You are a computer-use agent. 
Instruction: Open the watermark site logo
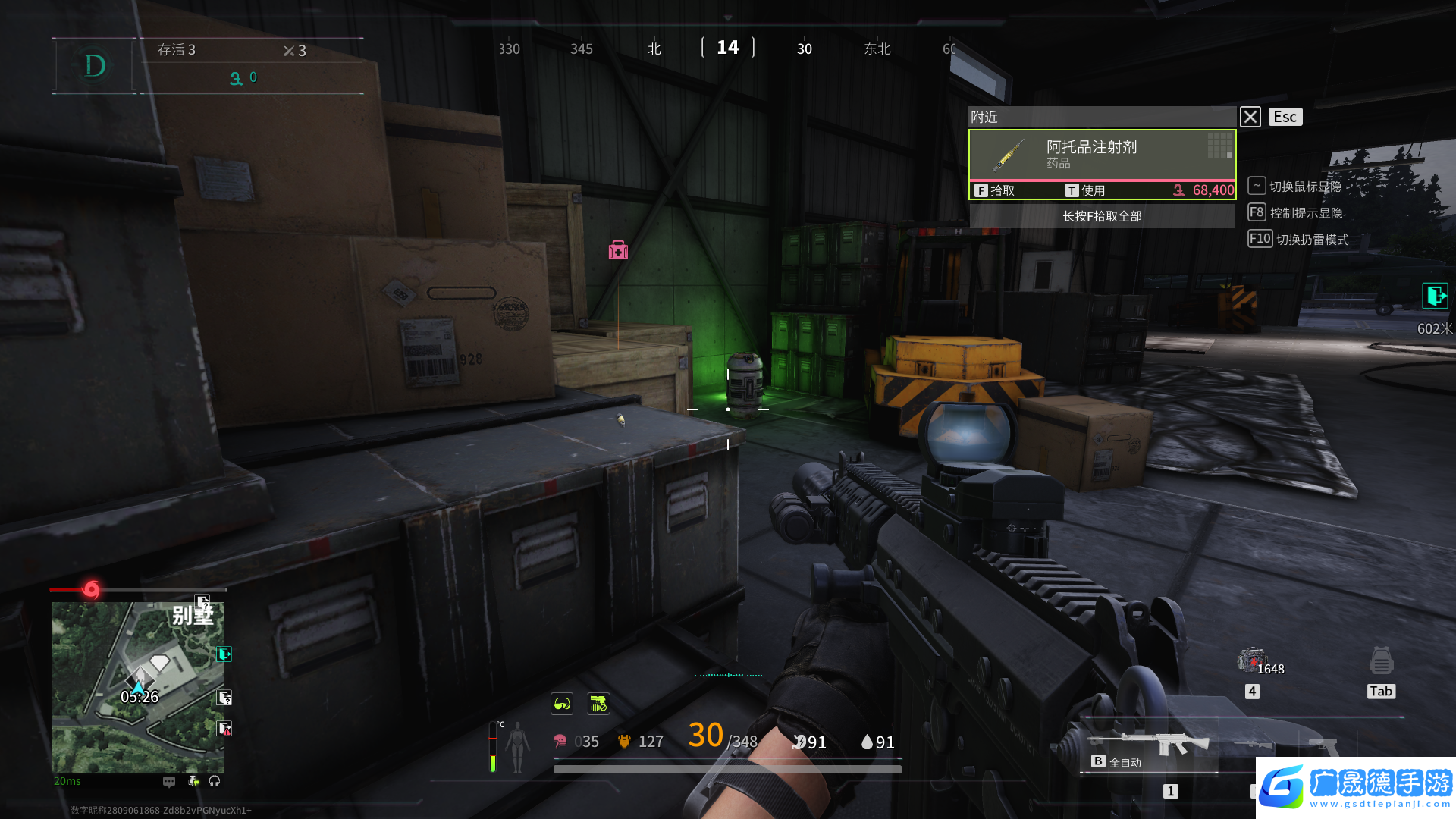tap(1355, 787)
